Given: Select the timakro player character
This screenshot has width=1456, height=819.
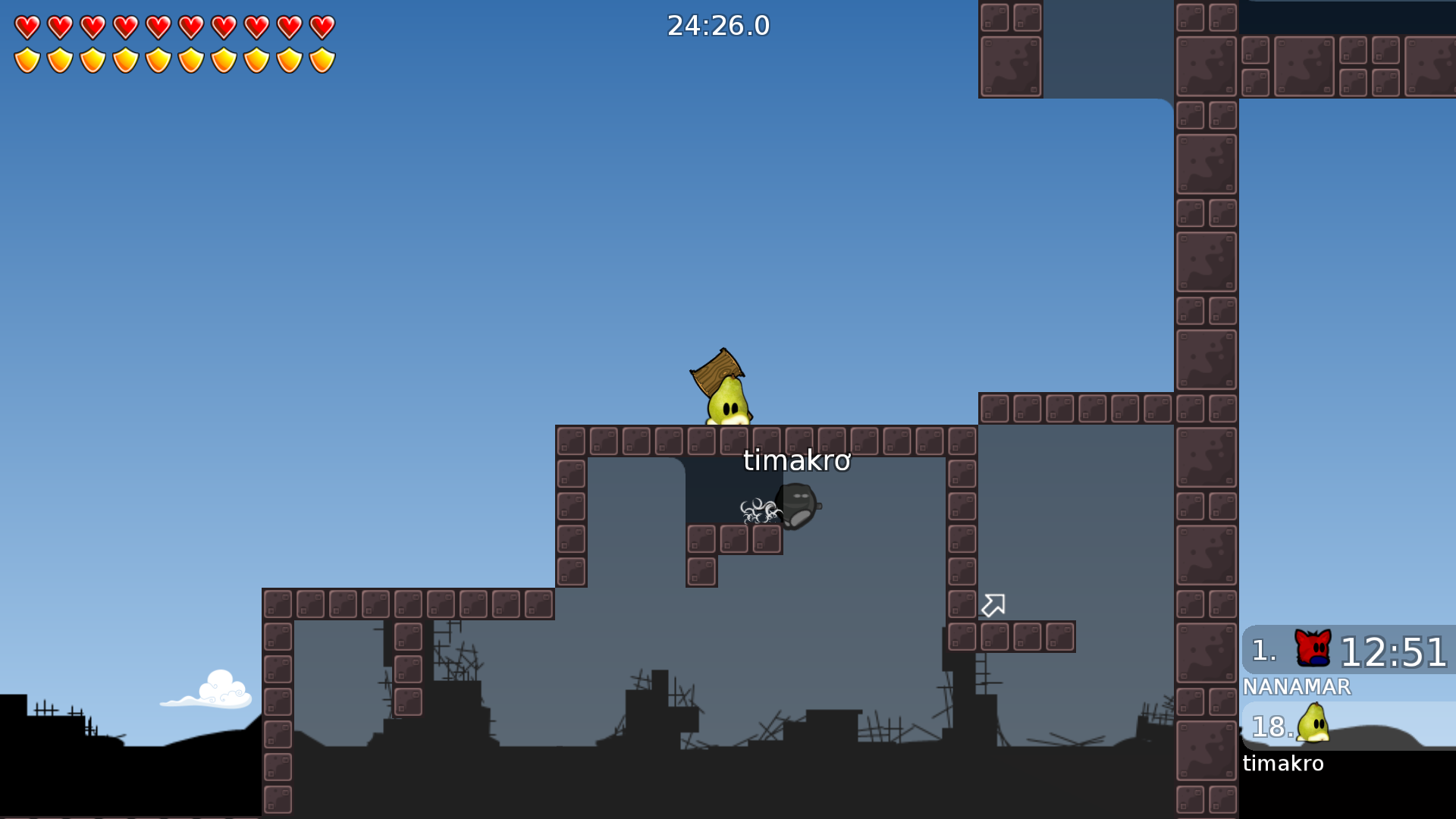Looking at the screenshot, I should [728, 402].
